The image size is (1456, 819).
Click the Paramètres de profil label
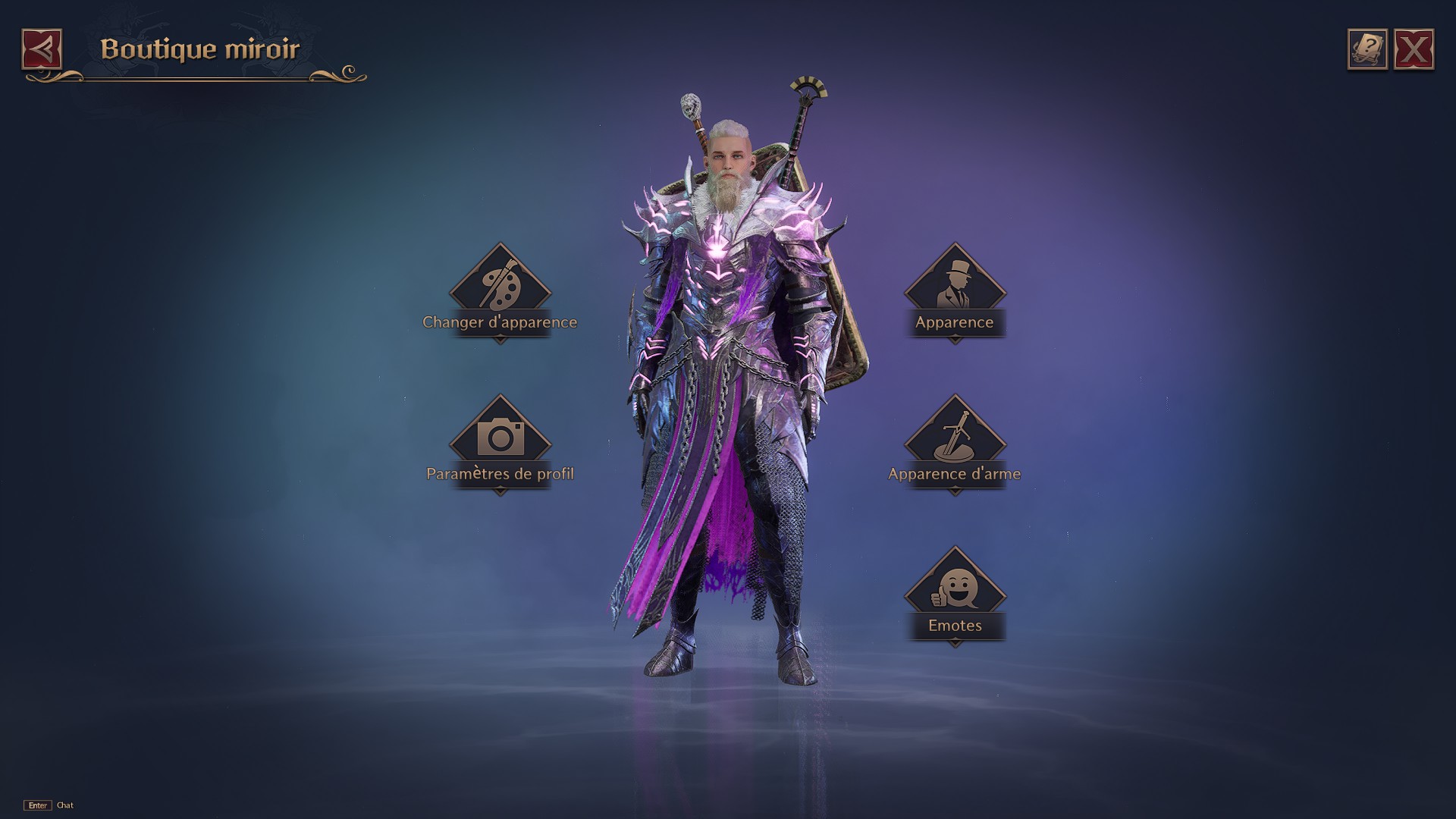point(501,473)
